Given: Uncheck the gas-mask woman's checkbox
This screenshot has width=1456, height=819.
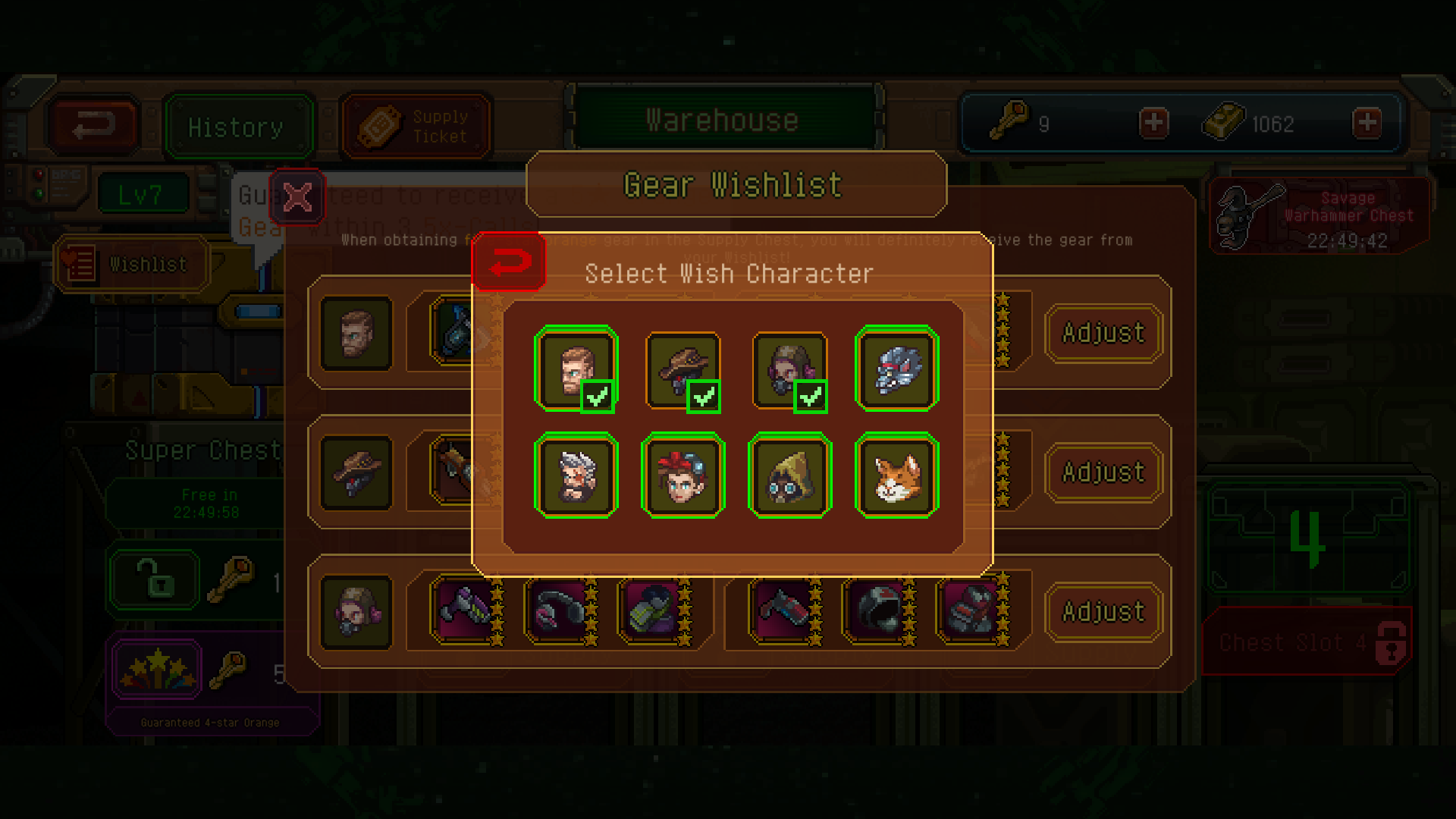Looking at the screenshot, I should tap(811, 395).
